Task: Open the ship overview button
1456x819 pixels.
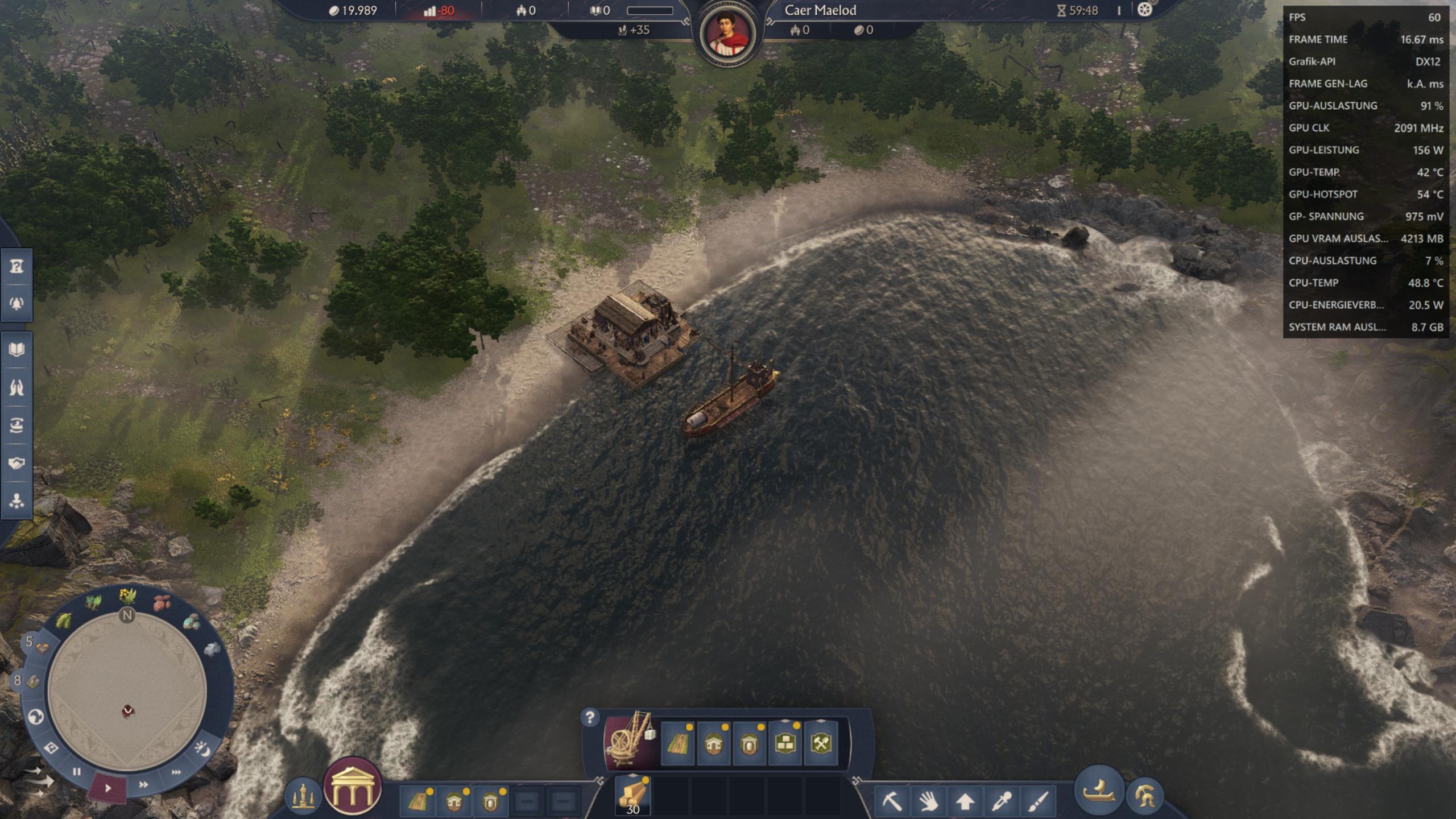Action: tap(1099, 791)
